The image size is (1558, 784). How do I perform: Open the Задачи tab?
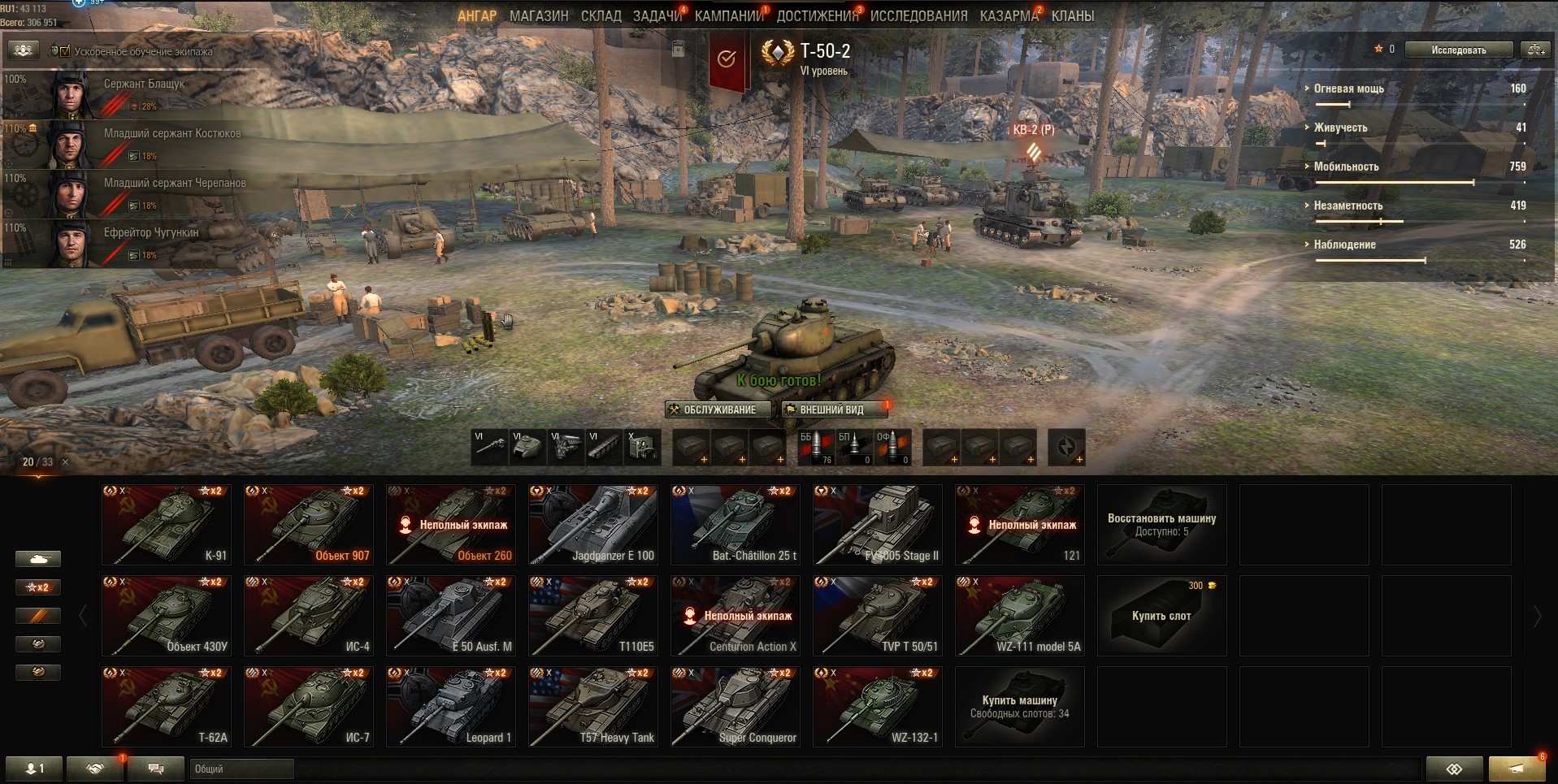657,16
